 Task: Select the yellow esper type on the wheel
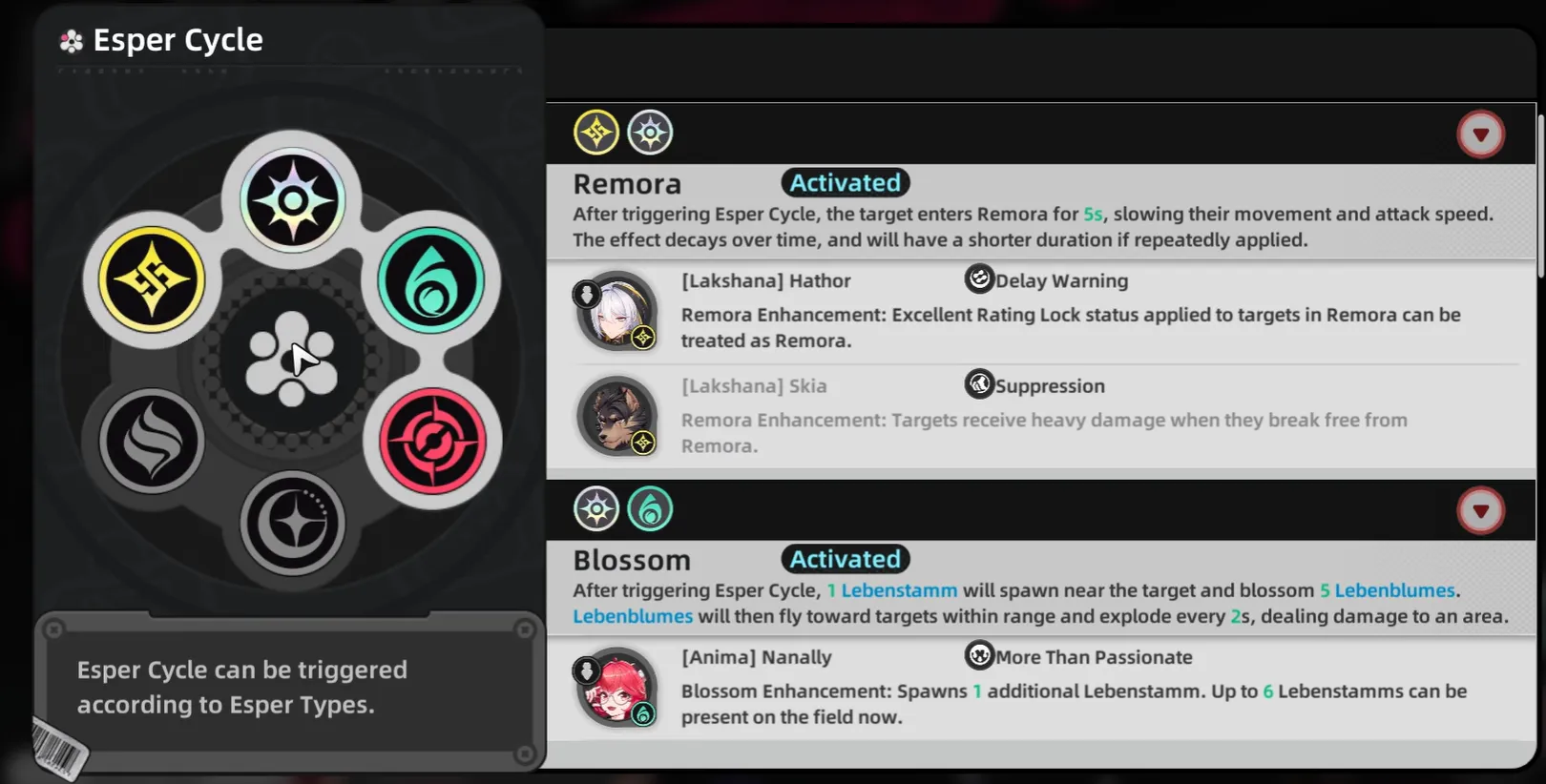coord(153,279)
